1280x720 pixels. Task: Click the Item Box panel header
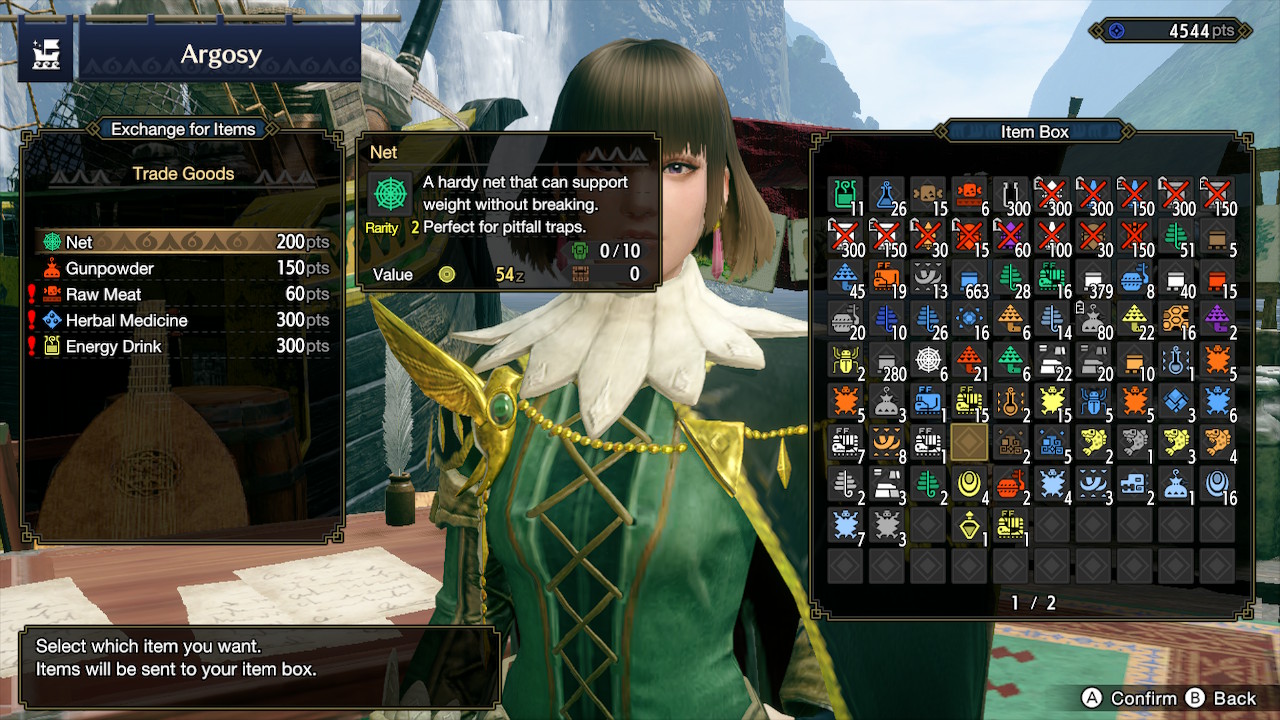coord(1035,131)
